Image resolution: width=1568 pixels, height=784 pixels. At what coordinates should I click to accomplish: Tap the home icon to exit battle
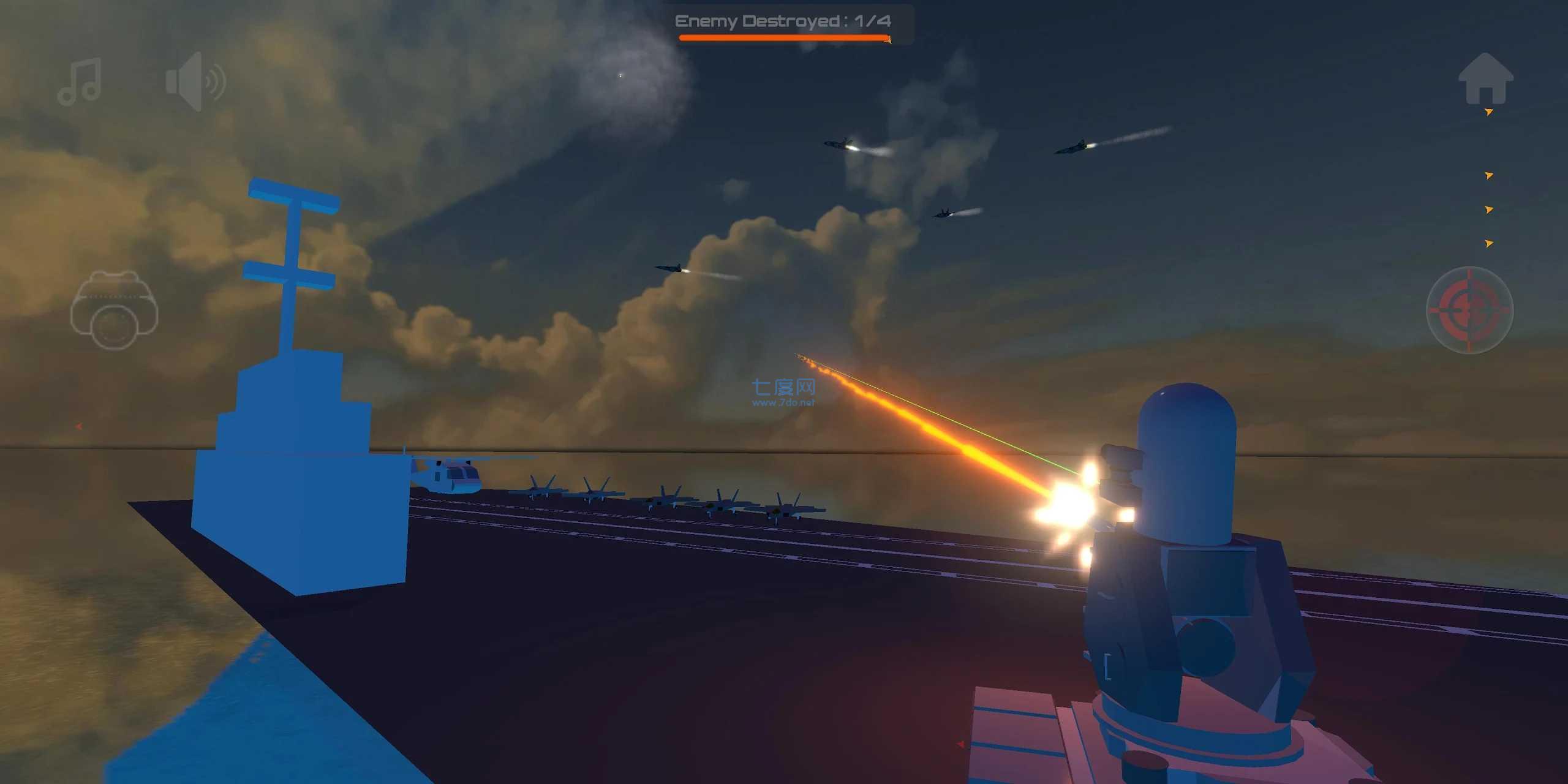coord(1487,83)
